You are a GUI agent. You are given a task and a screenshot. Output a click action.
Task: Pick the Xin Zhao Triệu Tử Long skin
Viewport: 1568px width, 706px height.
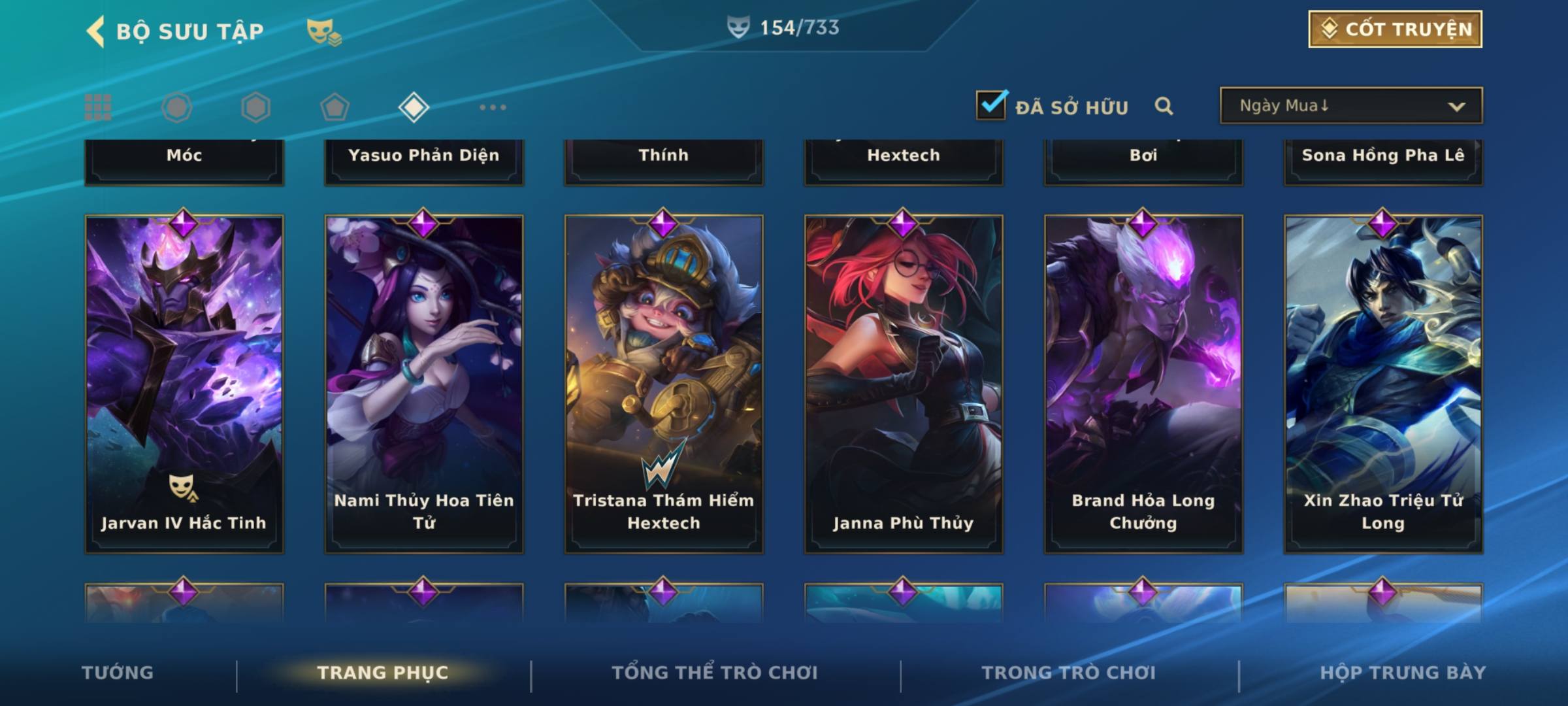1383,384
